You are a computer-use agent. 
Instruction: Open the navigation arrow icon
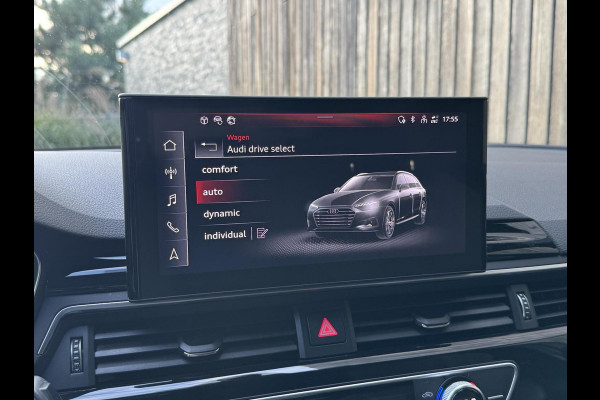(x=173, y=254)
